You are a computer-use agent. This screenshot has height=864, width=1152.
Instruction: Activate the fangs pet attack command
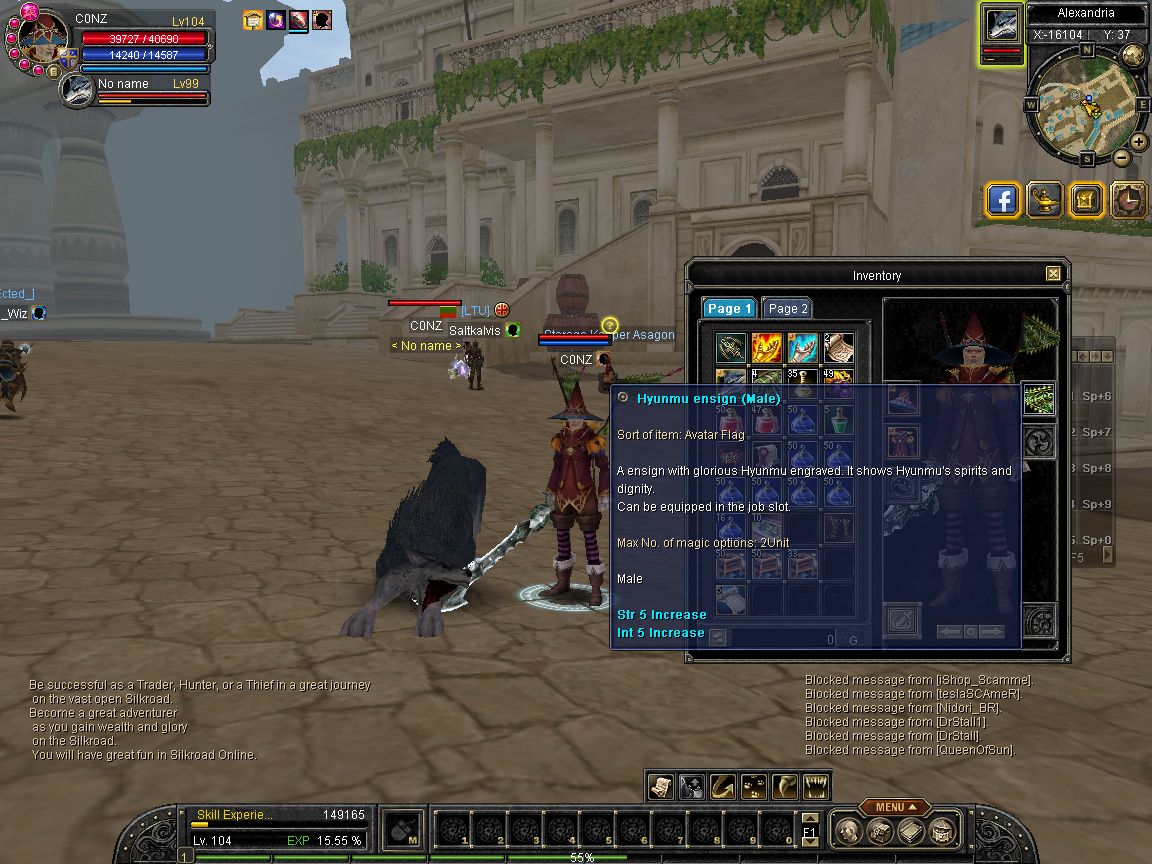point(817,787)
